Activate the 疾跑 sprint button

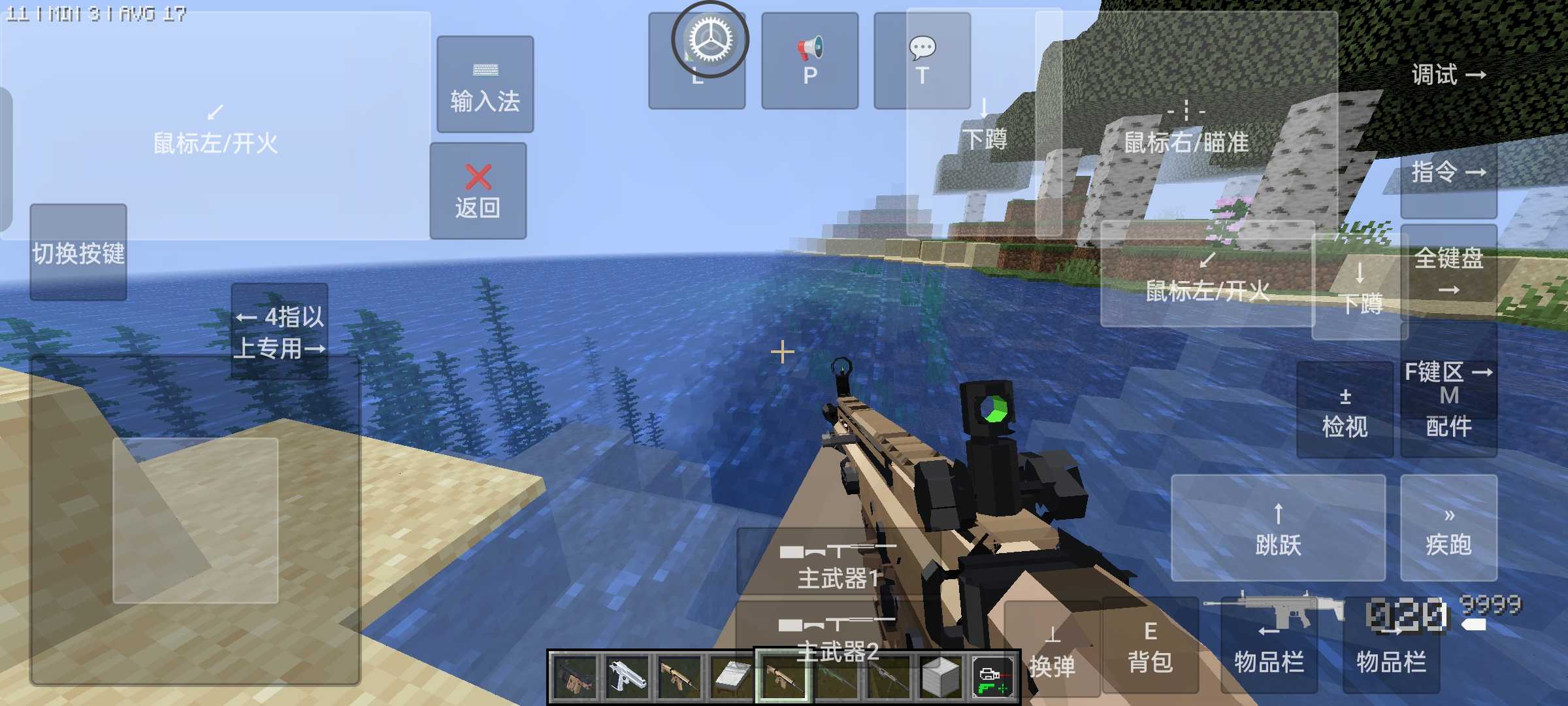point(1448,528)
